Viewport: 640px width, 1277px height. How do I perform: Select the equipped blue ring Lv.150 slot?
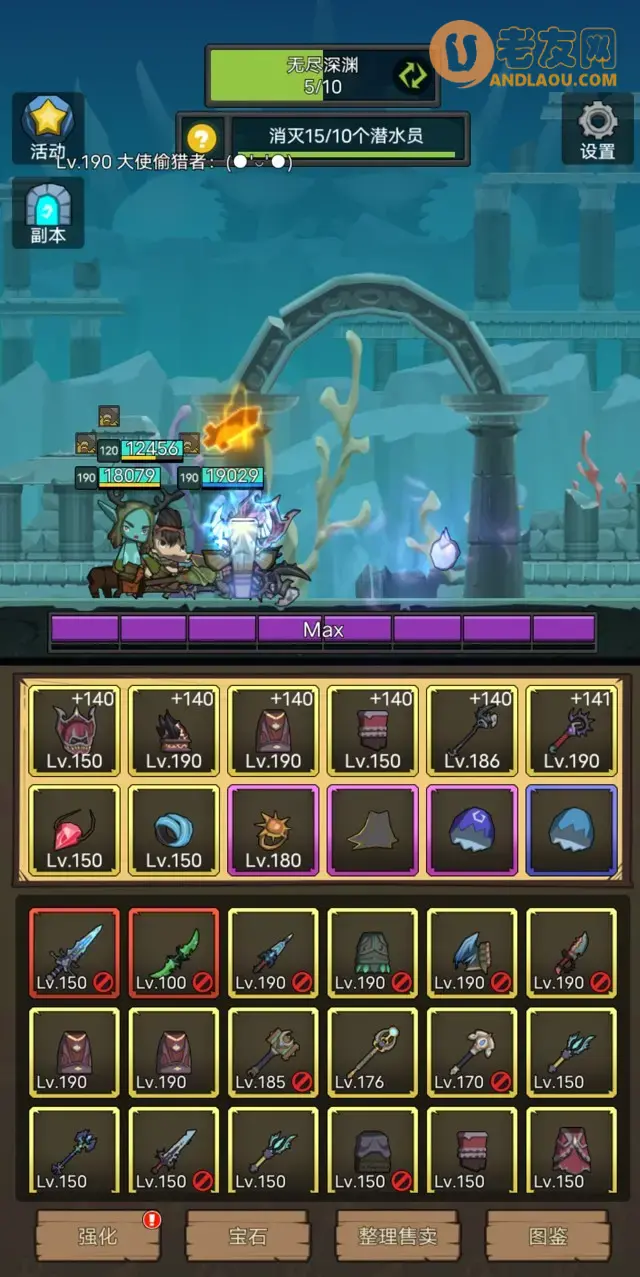tap(174, 830)
